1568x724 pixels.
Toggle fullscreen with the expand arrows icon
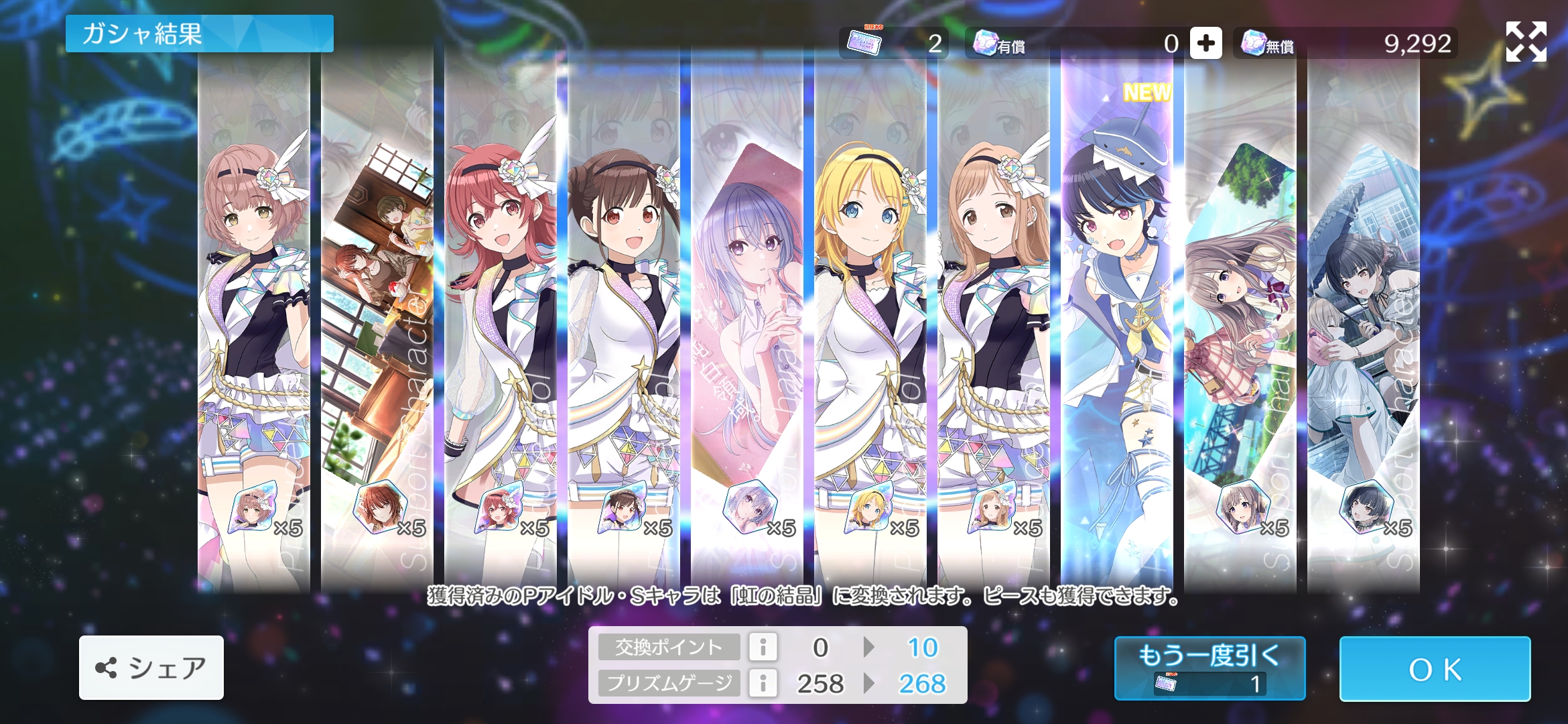coord(1526,42)
